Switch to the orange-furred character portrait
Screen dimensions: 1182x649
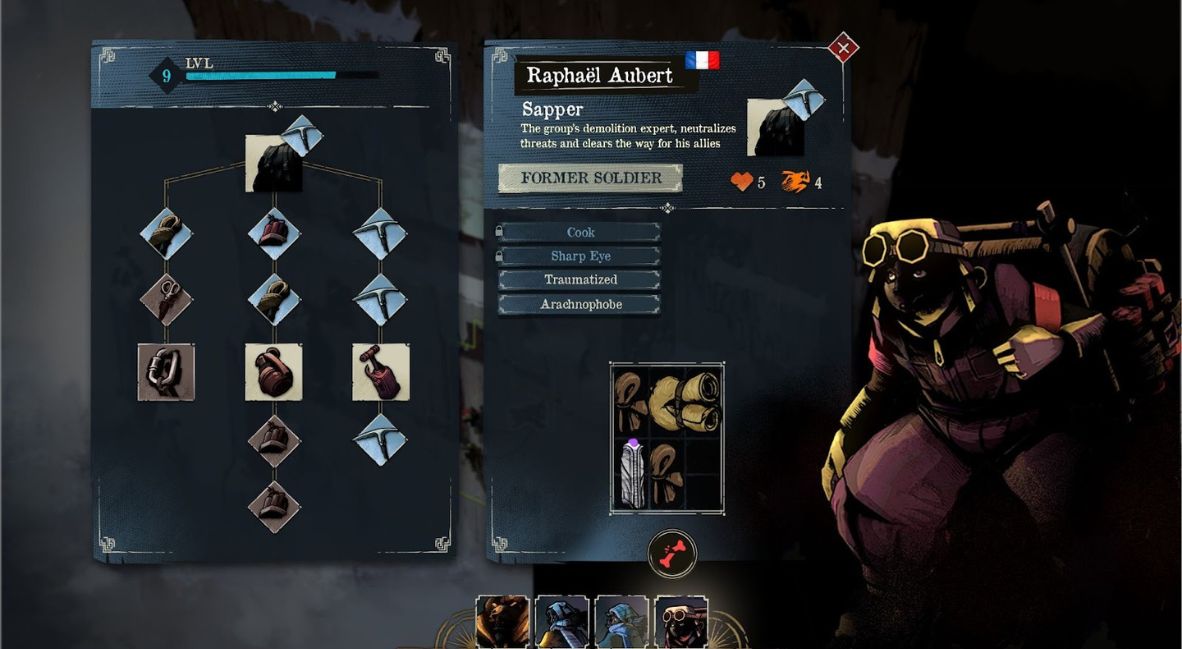tap(502, 622)
